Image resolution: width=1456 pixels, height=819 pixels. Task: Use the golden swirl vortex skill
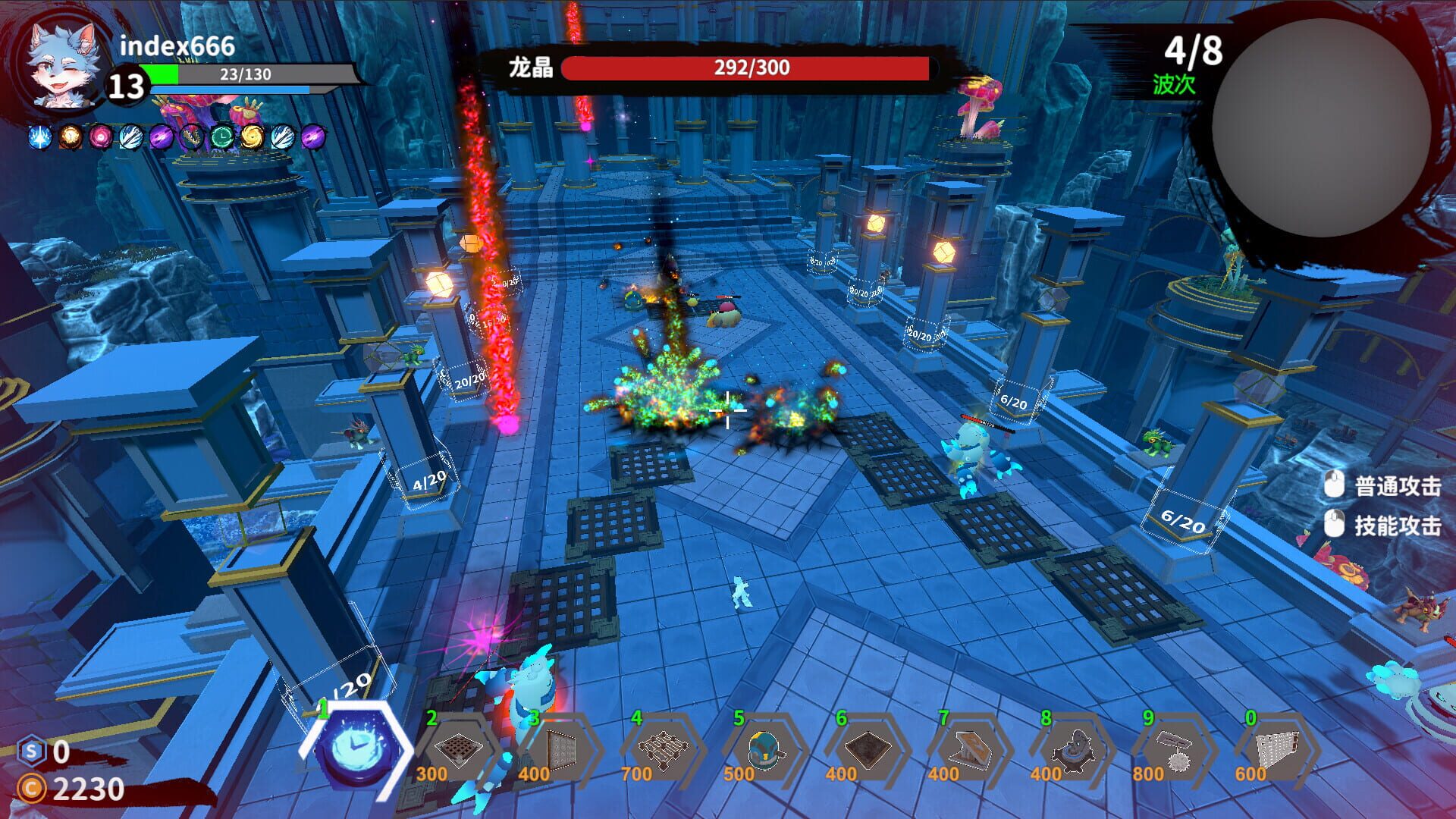click(251, 136)
